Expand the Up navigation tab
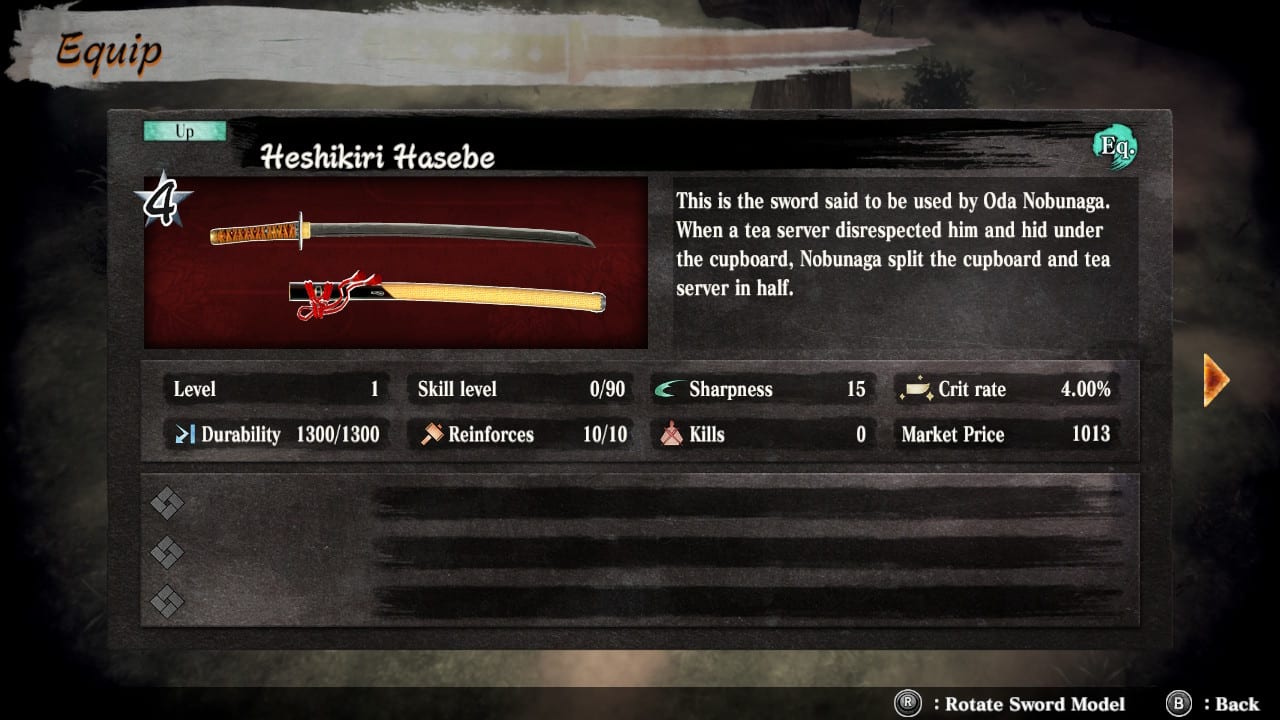 click(x=184, y=130)
